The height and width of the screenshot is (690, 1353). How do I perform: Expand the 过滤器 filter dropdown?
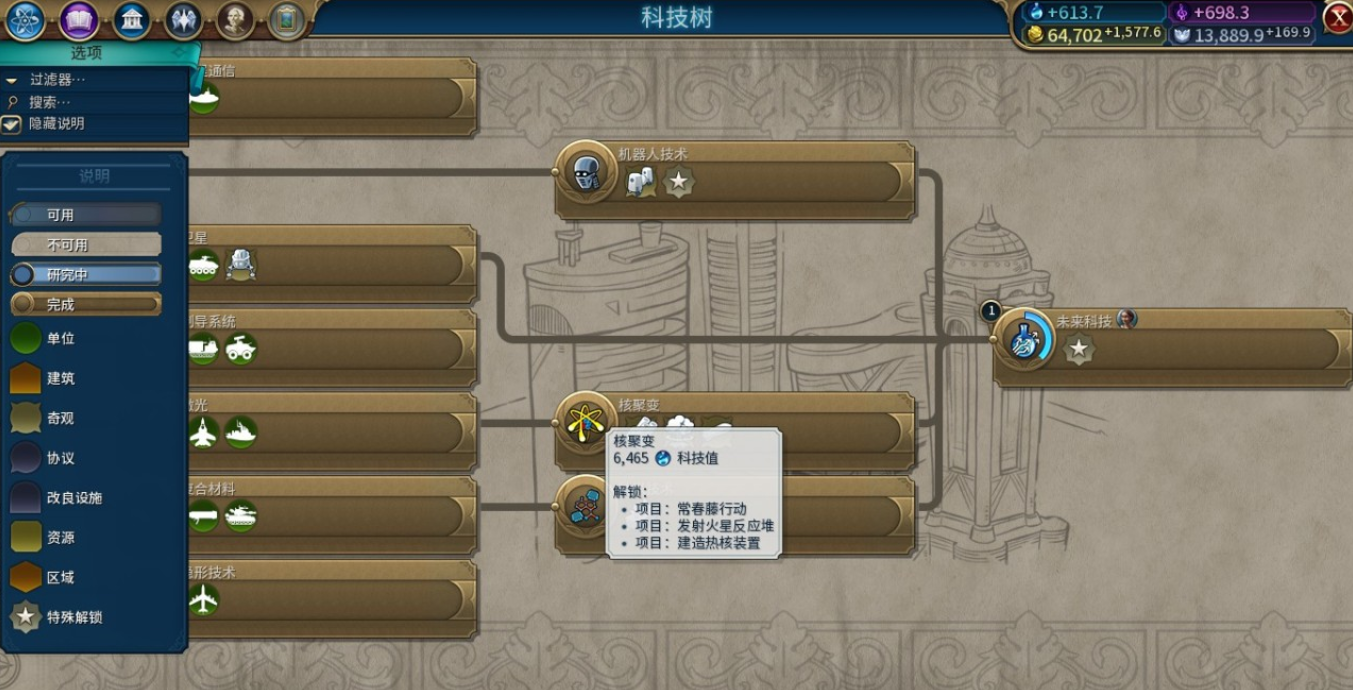point(57,79)
